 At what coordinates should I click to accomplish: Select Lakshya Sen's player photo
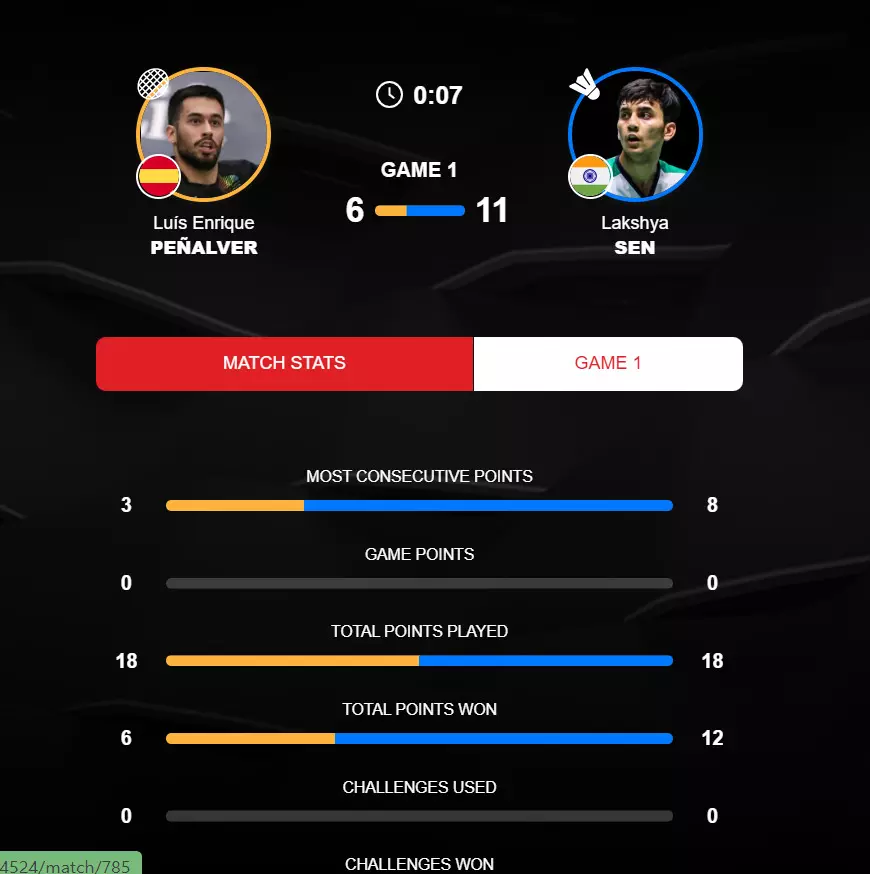point(635,134)
